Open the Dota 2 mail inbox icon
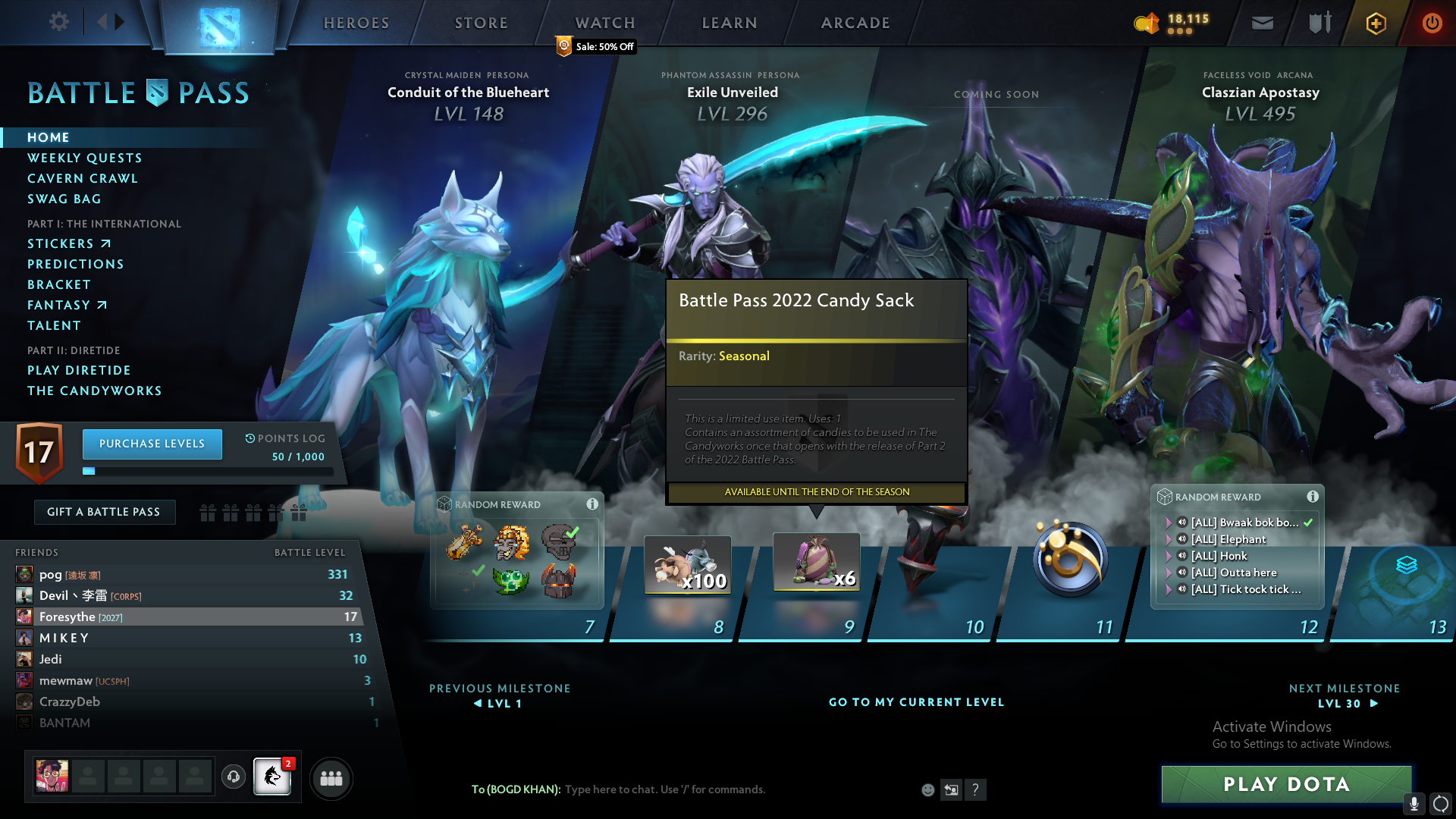 [x=1262, y=23]
